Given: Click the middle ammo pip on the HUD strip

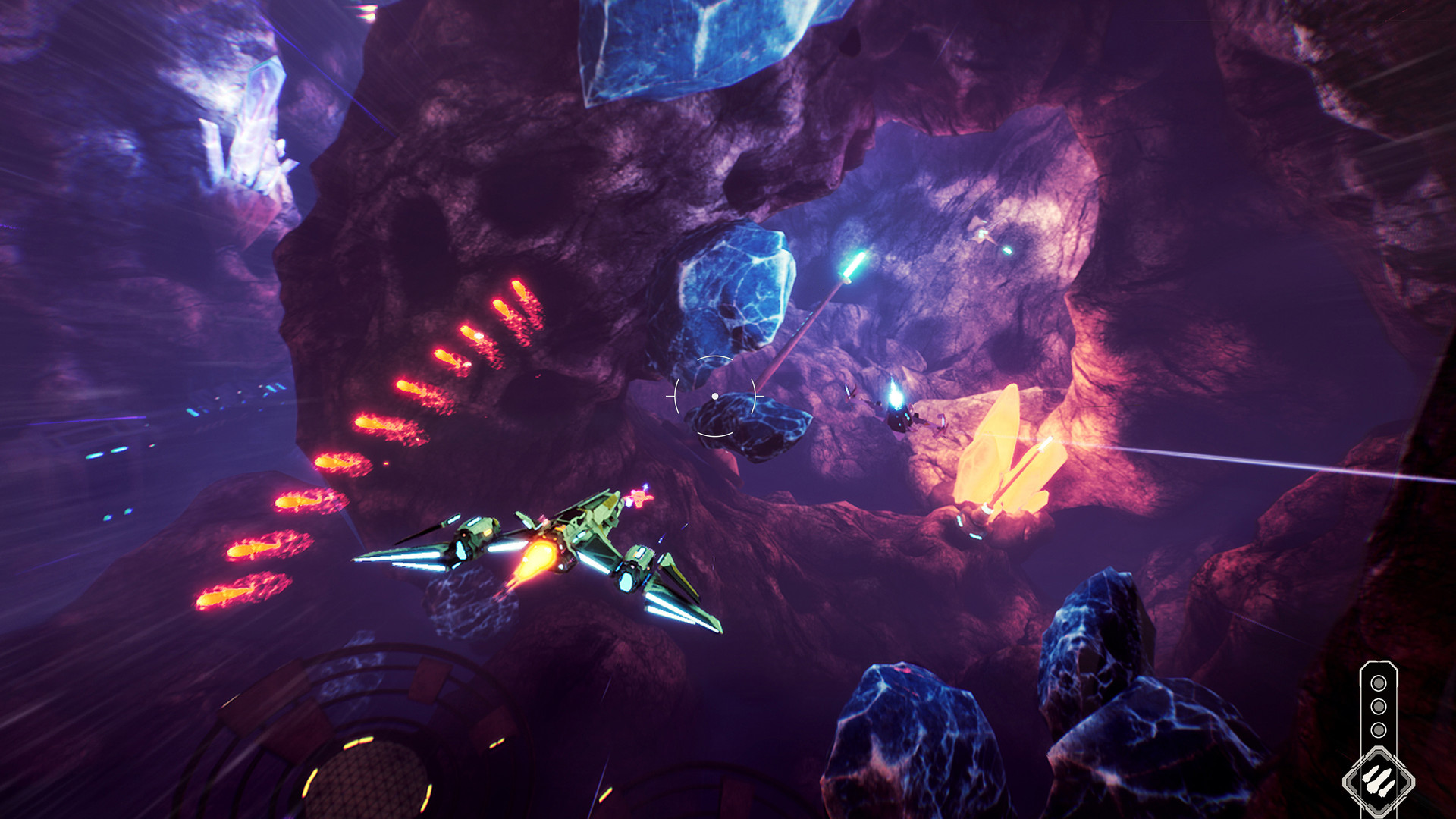Looking at the screenshot, I should (x=1379, y=705).
